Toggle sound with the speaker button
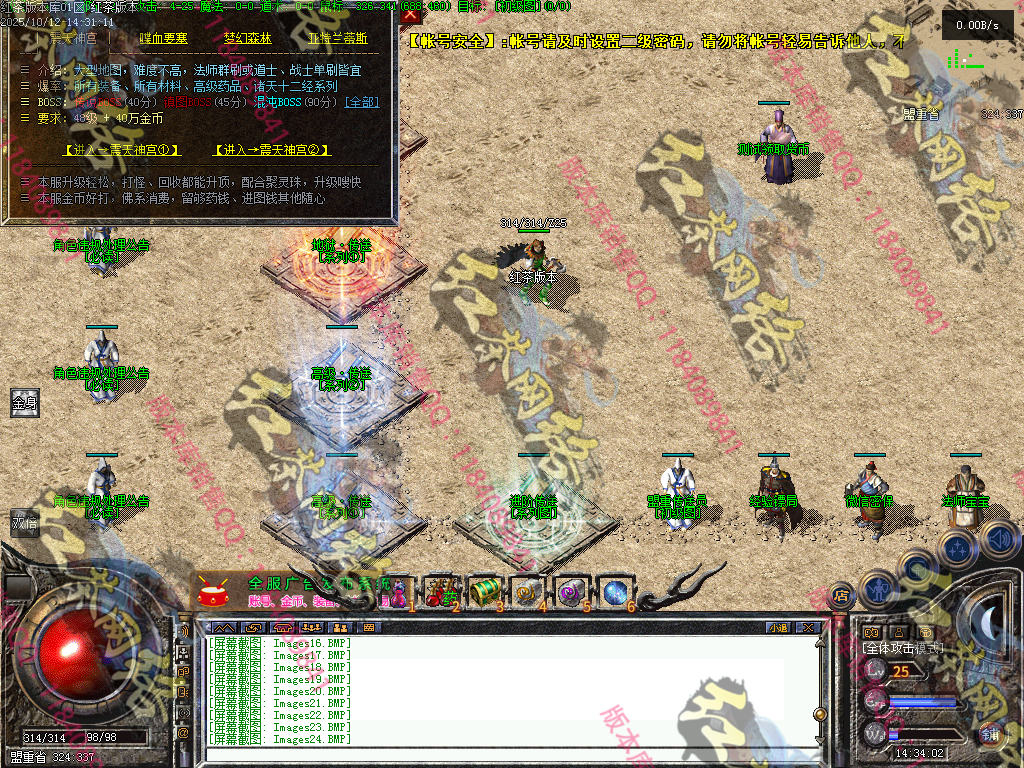 click(x=999, y=540)
